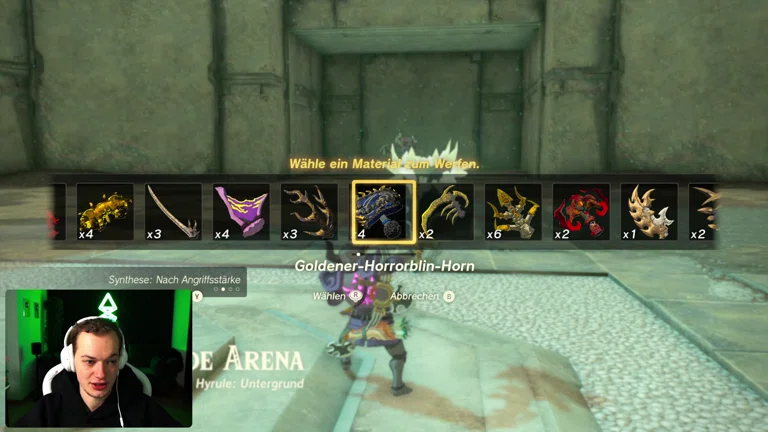Choose the red and black horn x2
Screen dimensions: 768x432
coord(581,211)
